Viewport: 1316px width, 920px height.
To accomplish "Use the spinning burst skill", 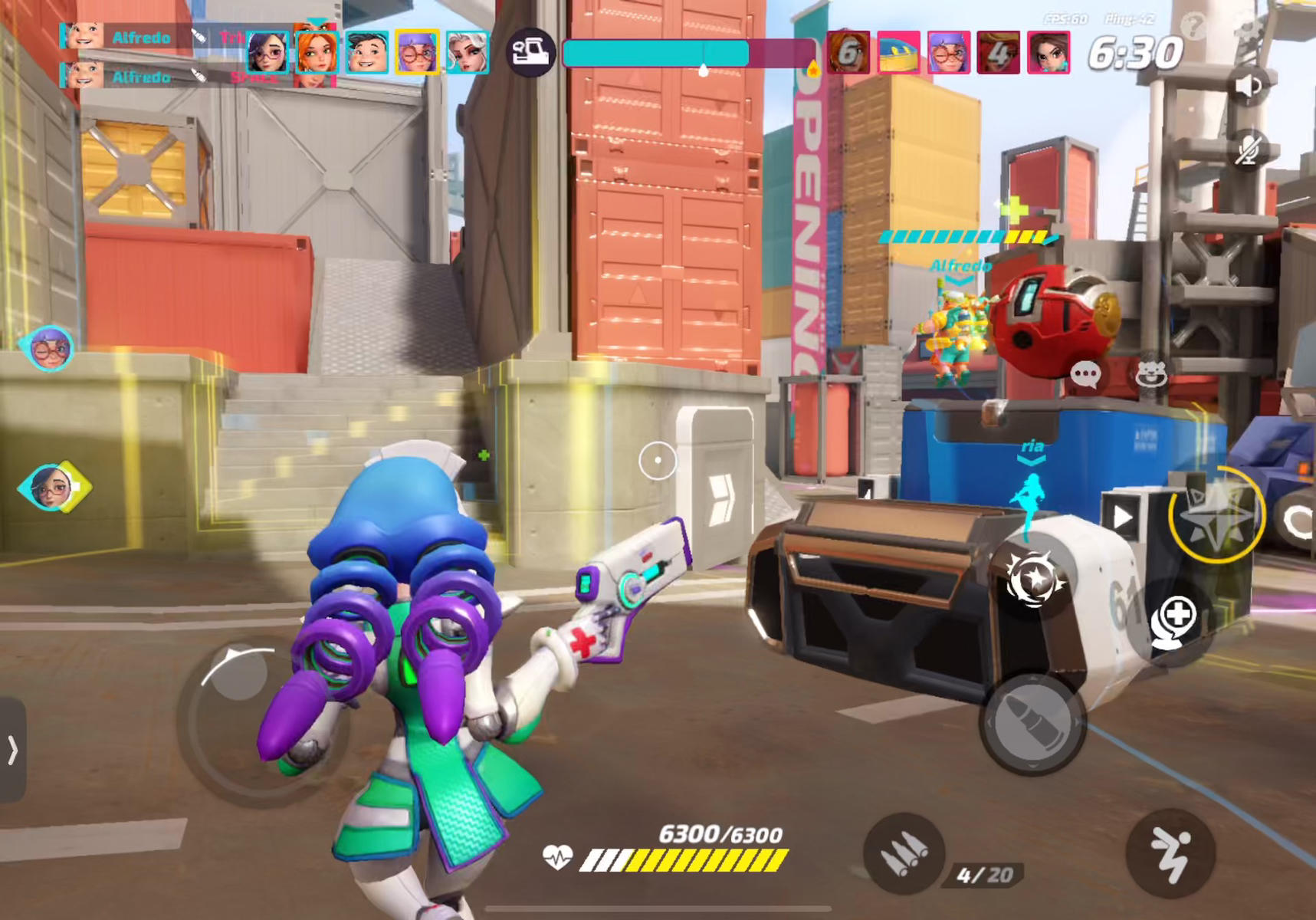I will [x=1032, y=579].
